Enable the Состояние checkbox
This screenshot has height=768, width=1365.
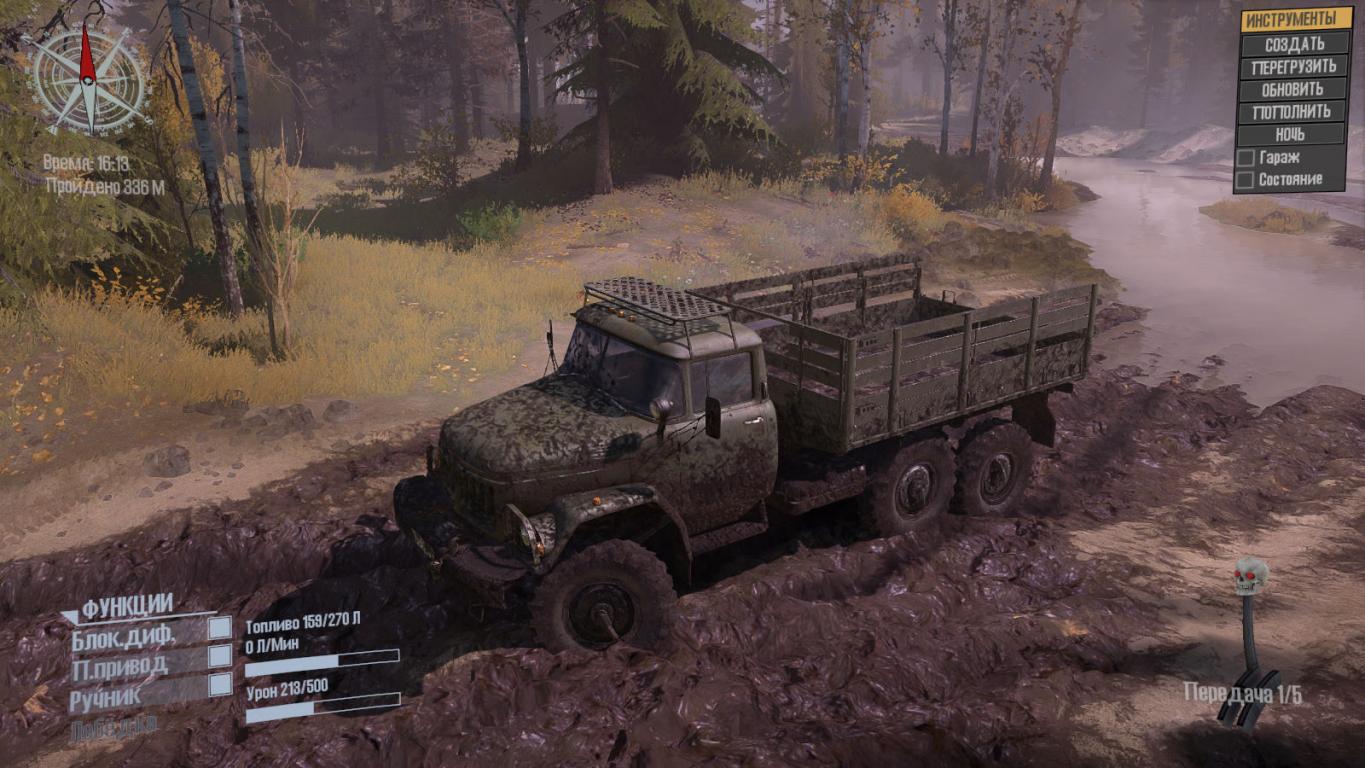[1246, 180]
